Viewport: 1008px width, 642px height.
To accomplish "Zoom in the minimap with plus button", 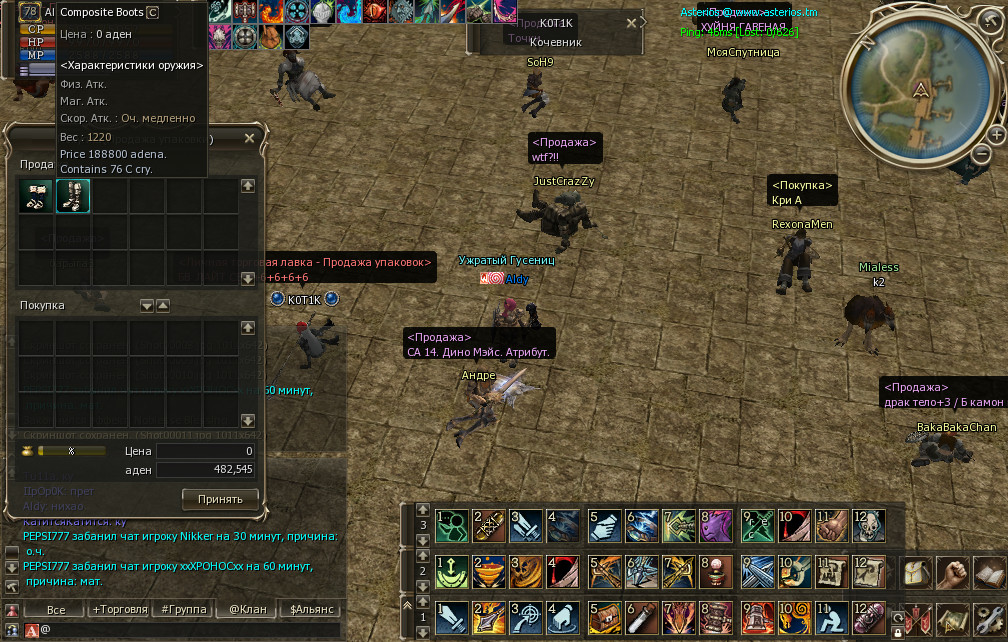I will pos(997,134).
